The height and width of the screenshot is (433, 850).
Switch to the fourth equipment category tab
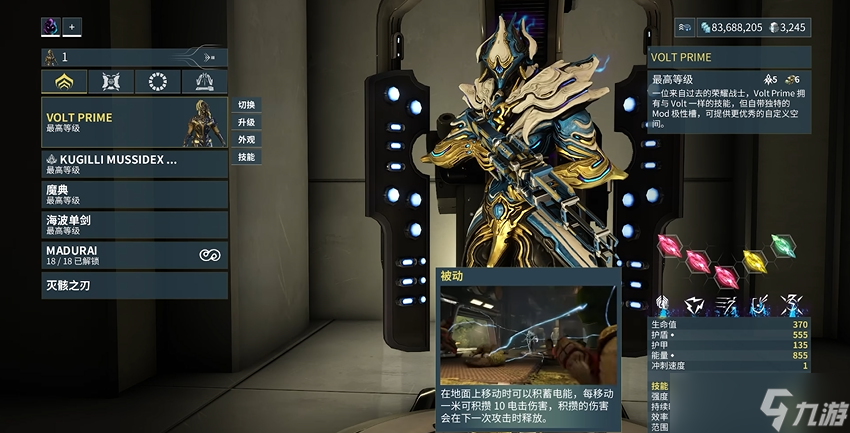click(204, 82)
